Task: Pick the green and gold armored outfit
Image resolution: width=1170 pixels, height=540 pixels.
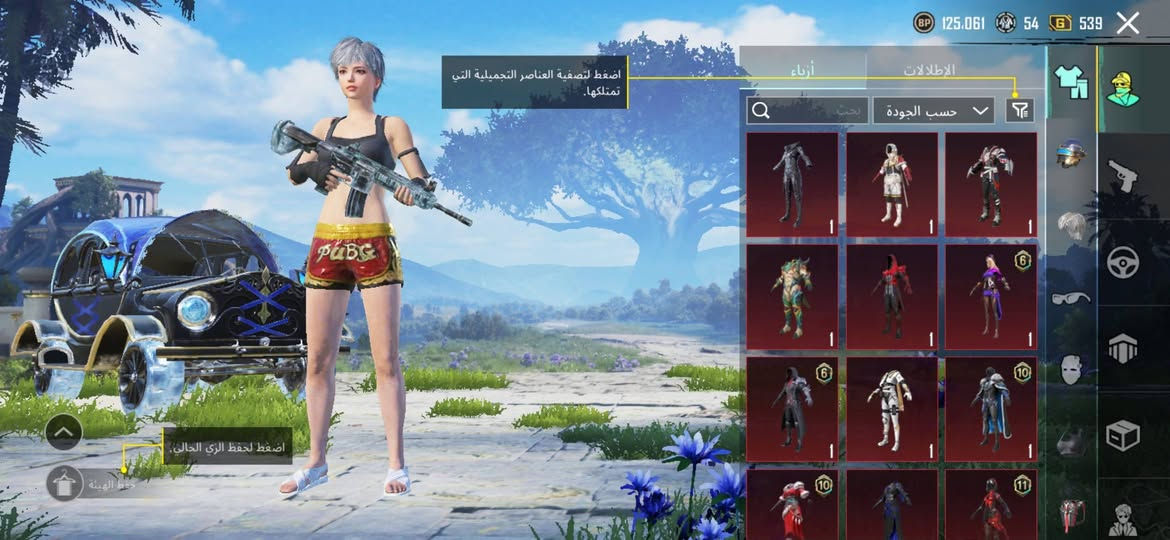Action: point(791,296)
